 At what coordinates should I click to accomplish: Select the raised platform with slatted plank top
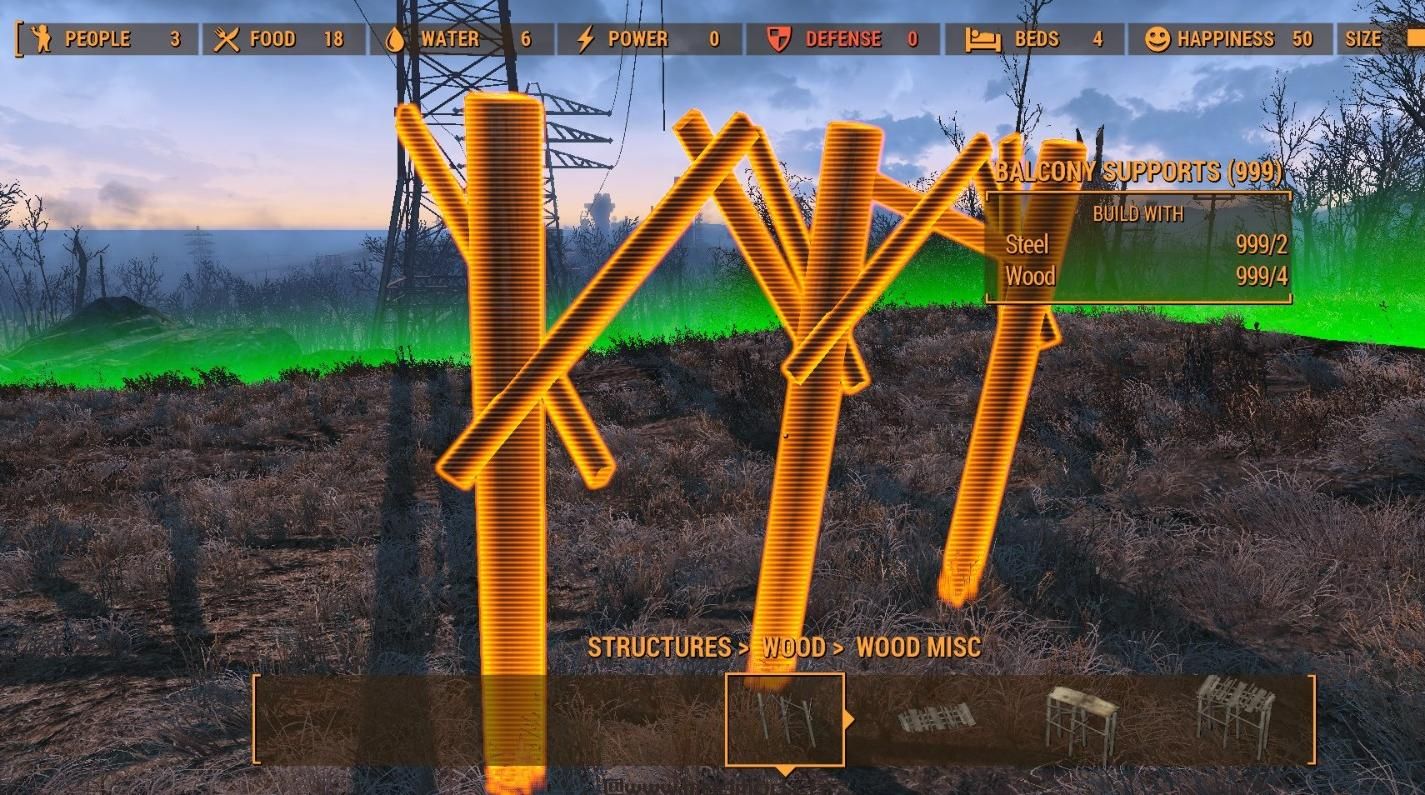coord(1236,714)
